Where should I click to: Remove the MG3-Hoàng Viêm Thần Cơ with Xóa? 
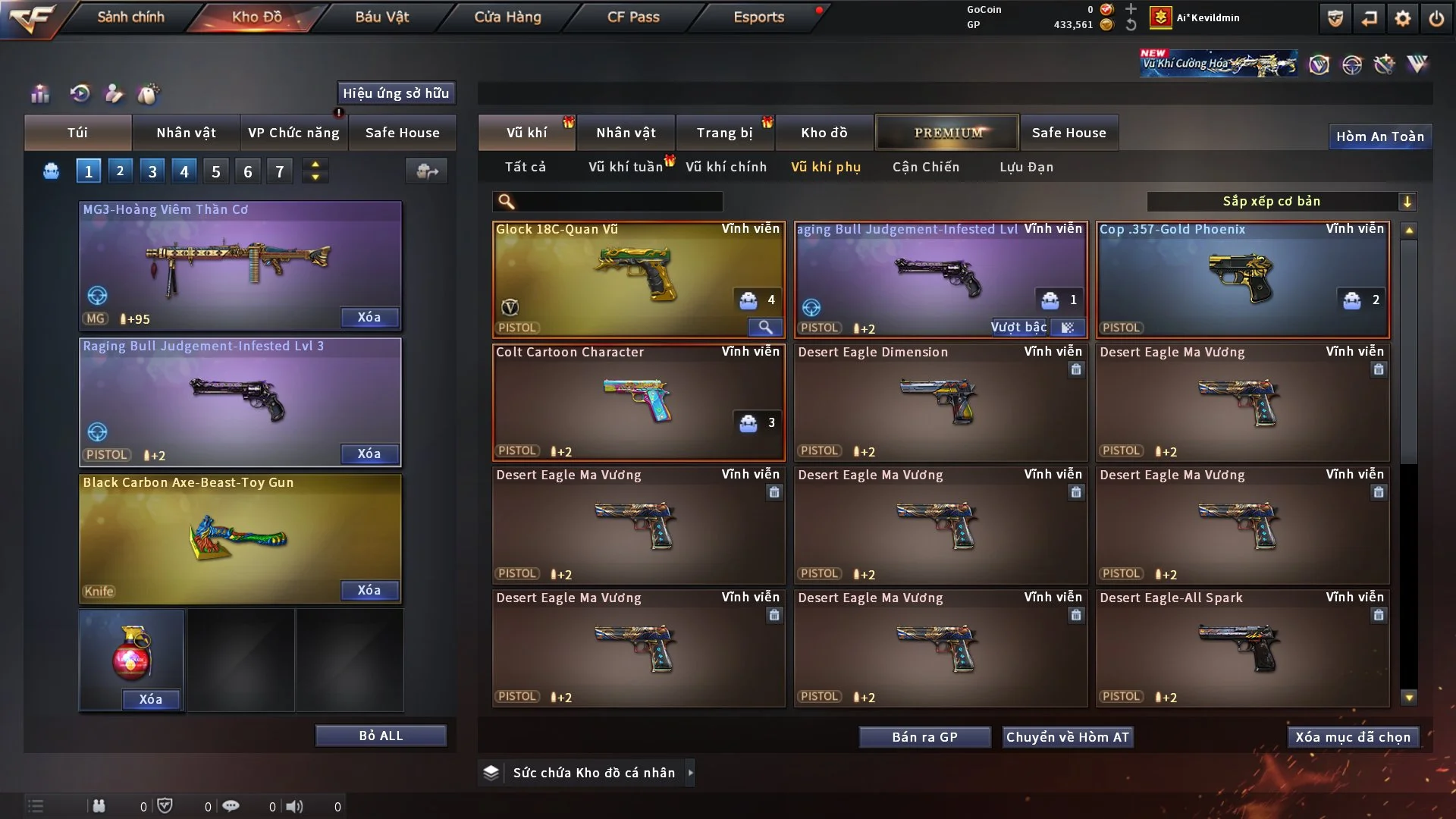[369, 317]
